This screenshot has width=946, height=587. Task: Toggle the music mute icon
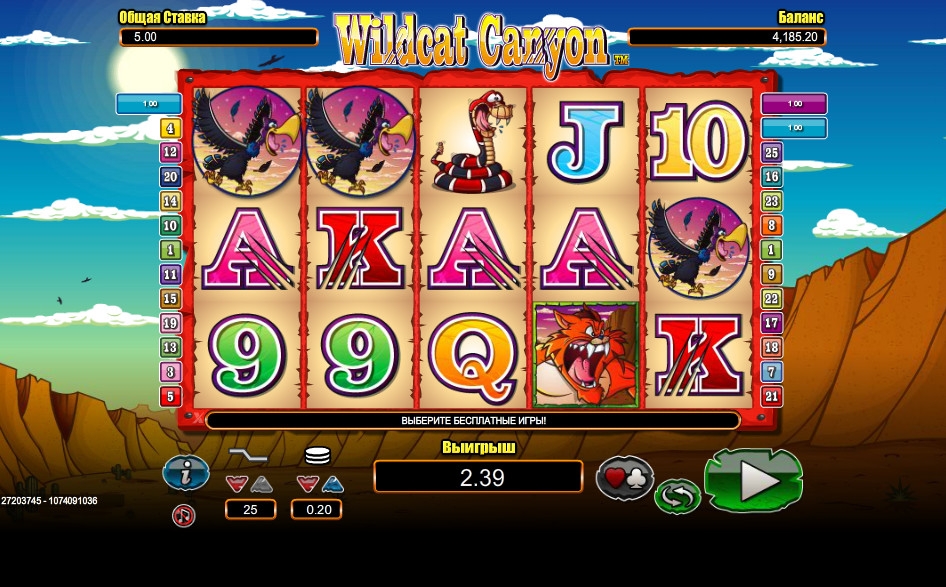click(x=184, y=515)
